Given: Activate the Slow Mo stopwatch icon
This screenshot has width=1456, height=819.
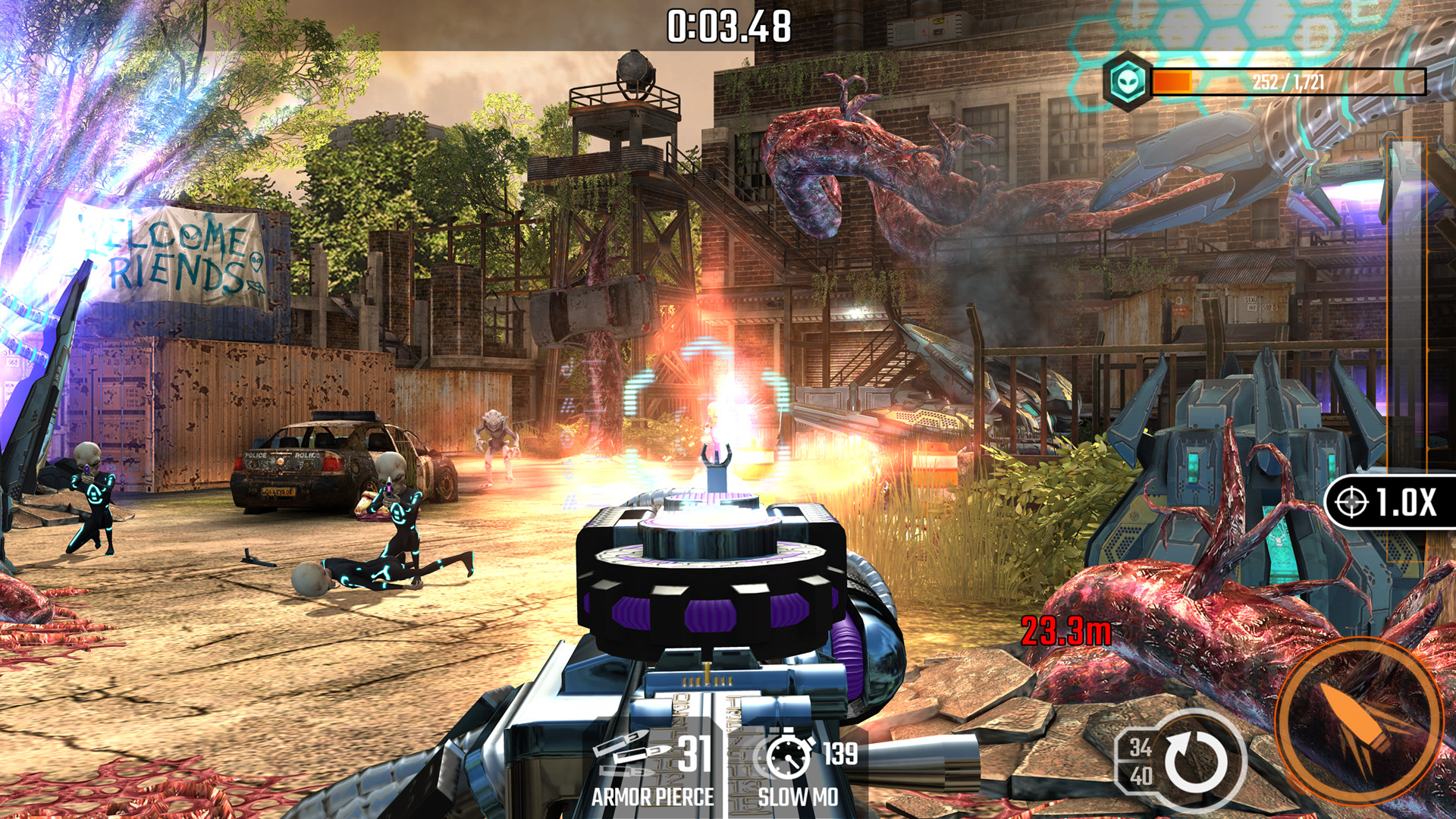Looking at the screenshot, I should click(x=789, y=755).
